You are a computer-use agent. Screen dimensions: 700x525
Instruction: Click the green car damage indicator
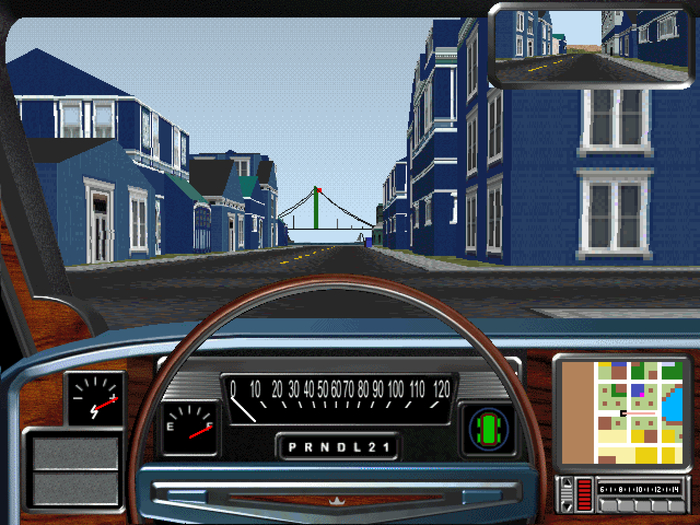click(488, 427)
